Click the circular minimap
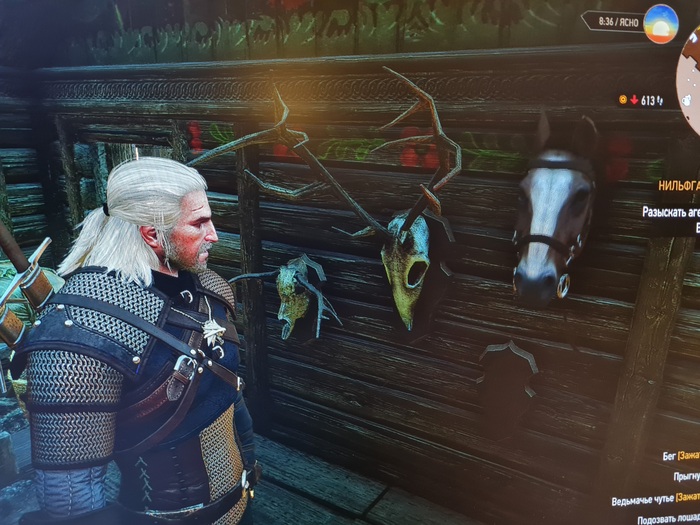 (690, 73)
